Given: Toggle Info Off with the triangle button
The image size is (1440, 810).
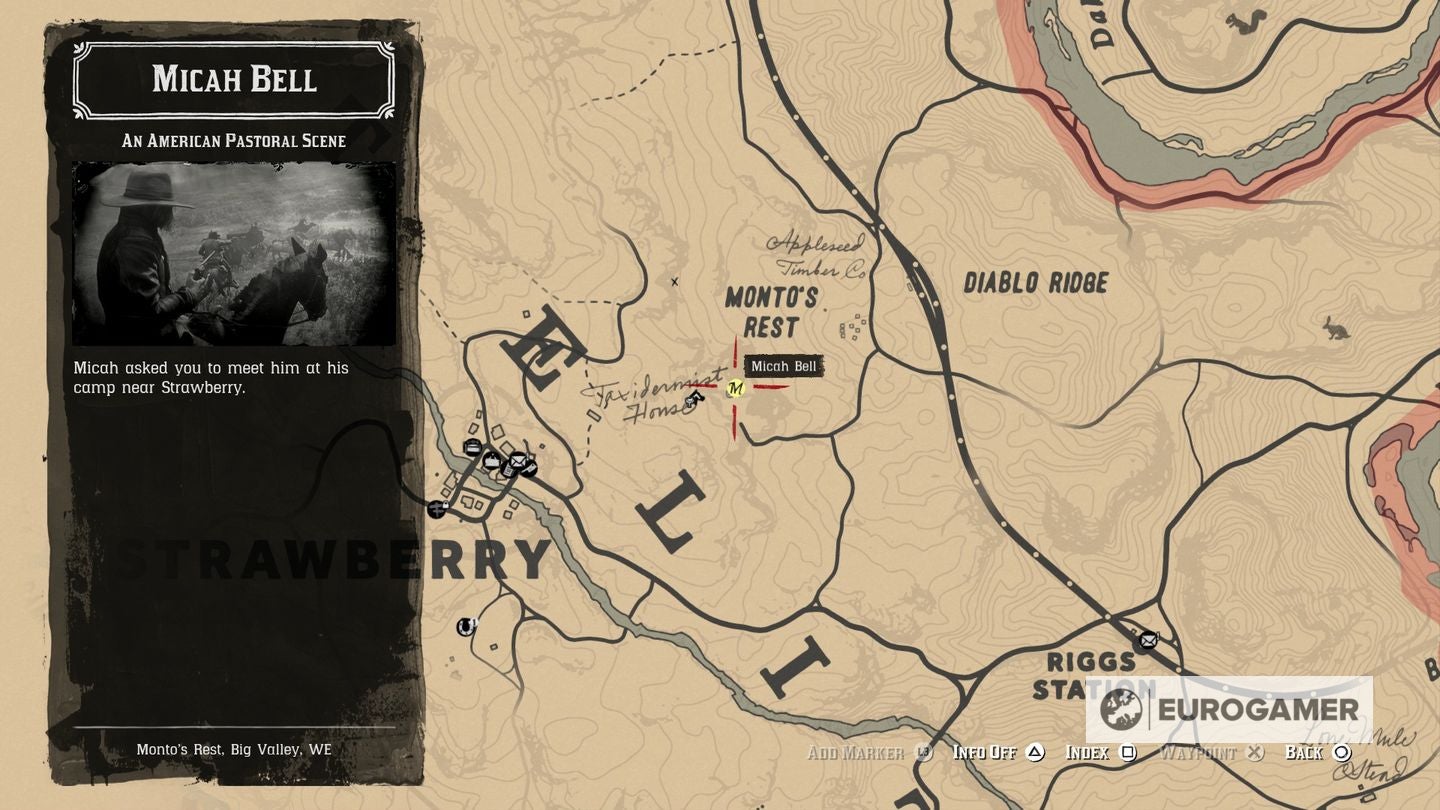Looking at the screenshot, I should [x=1037, y=752].
